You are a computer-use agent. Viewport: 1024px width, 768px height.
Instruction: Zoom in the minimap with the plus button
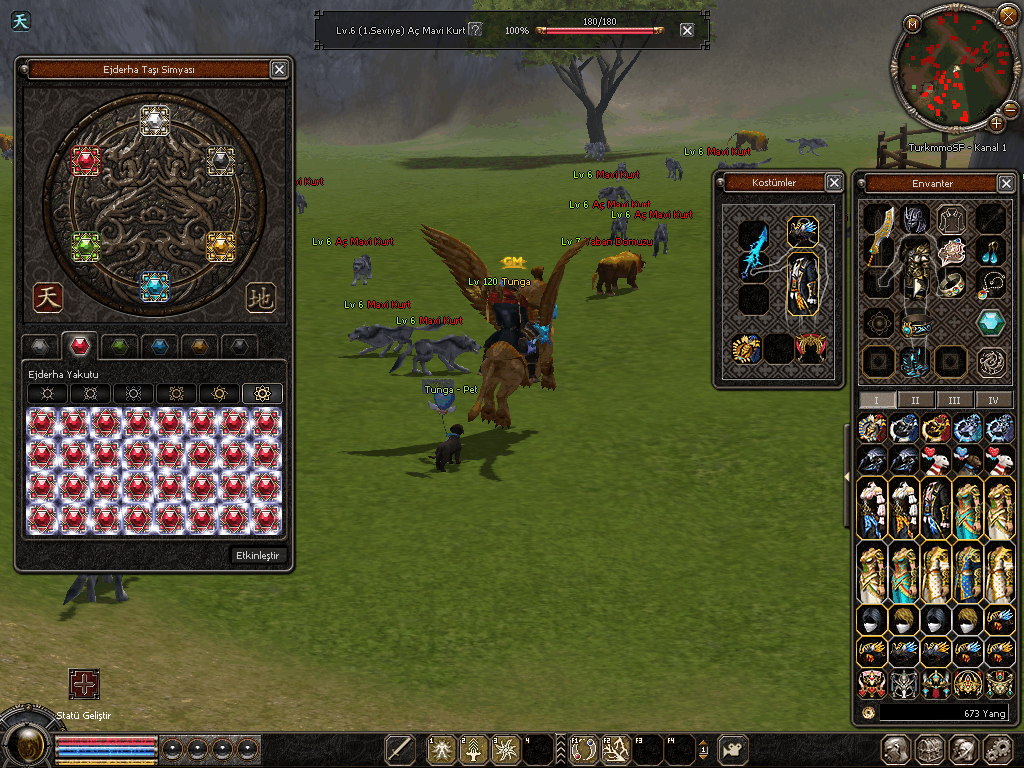996,123
